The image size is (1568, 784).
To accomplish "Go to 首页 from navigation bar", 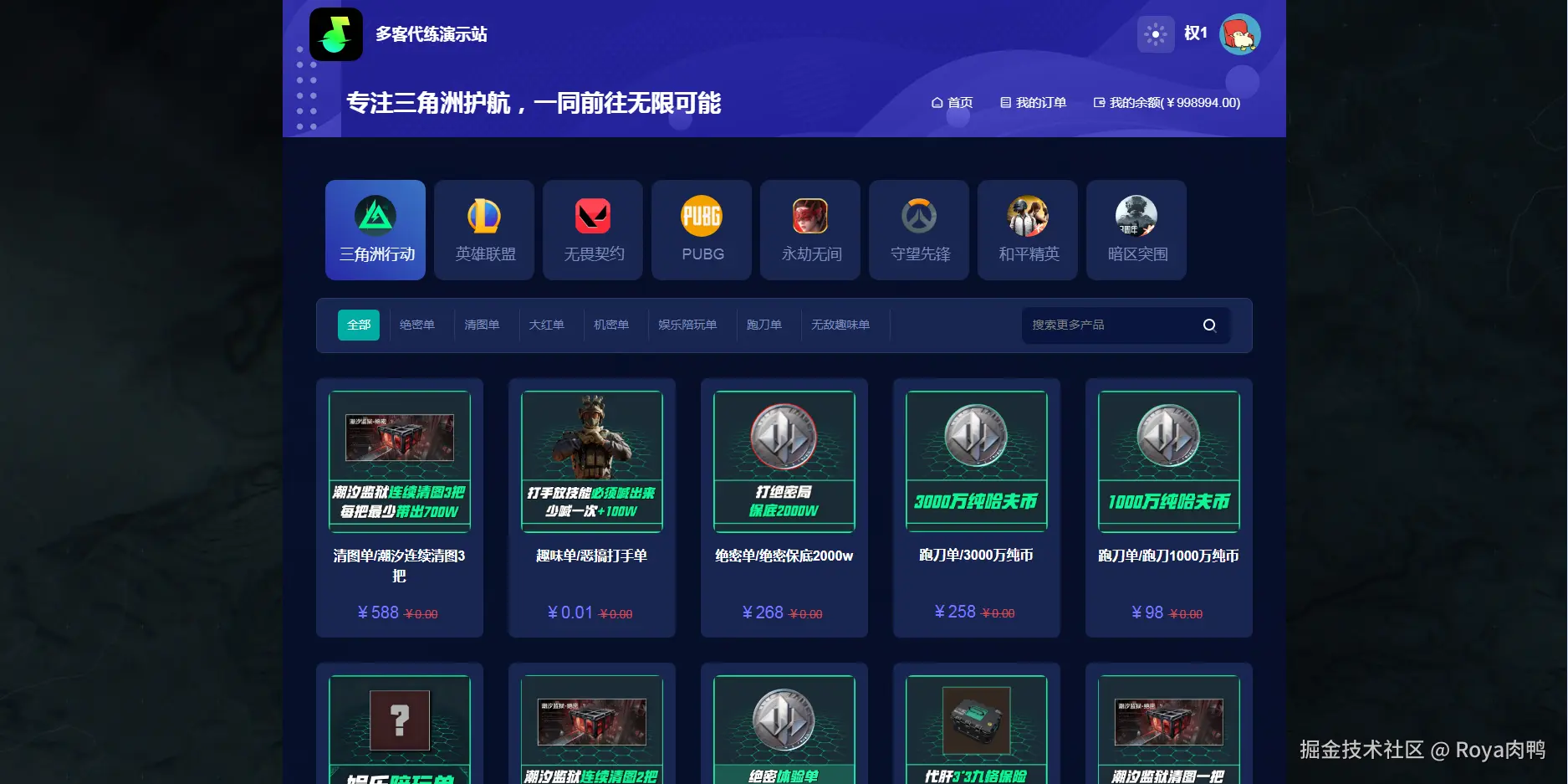I will coord(952,102).
